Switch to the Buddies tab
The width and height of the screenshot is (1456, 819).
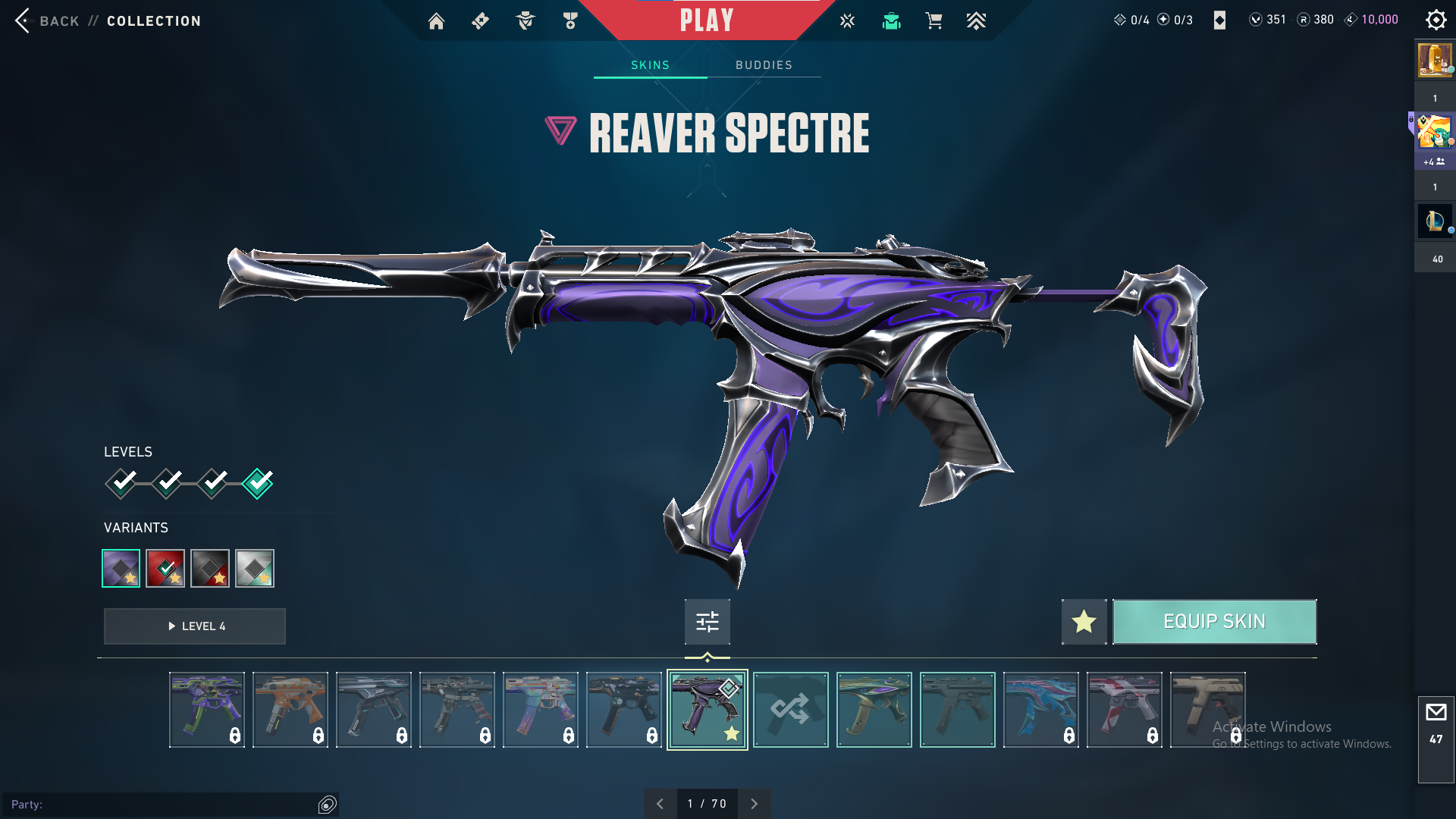[x=764, y=65]
